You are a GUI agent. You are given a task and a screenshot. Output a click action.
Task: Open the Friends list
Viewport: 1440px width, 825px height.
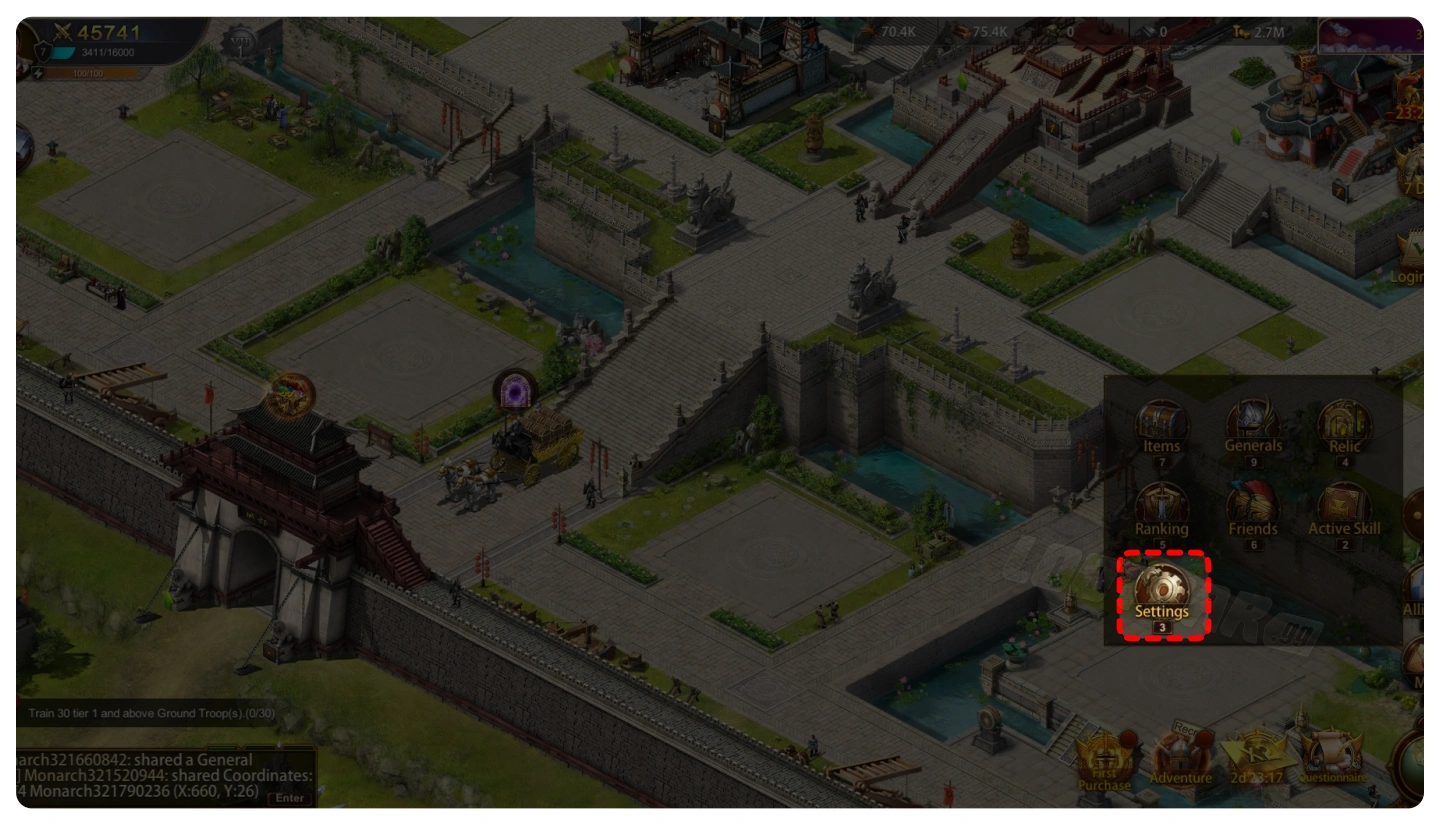(1252, 512)
